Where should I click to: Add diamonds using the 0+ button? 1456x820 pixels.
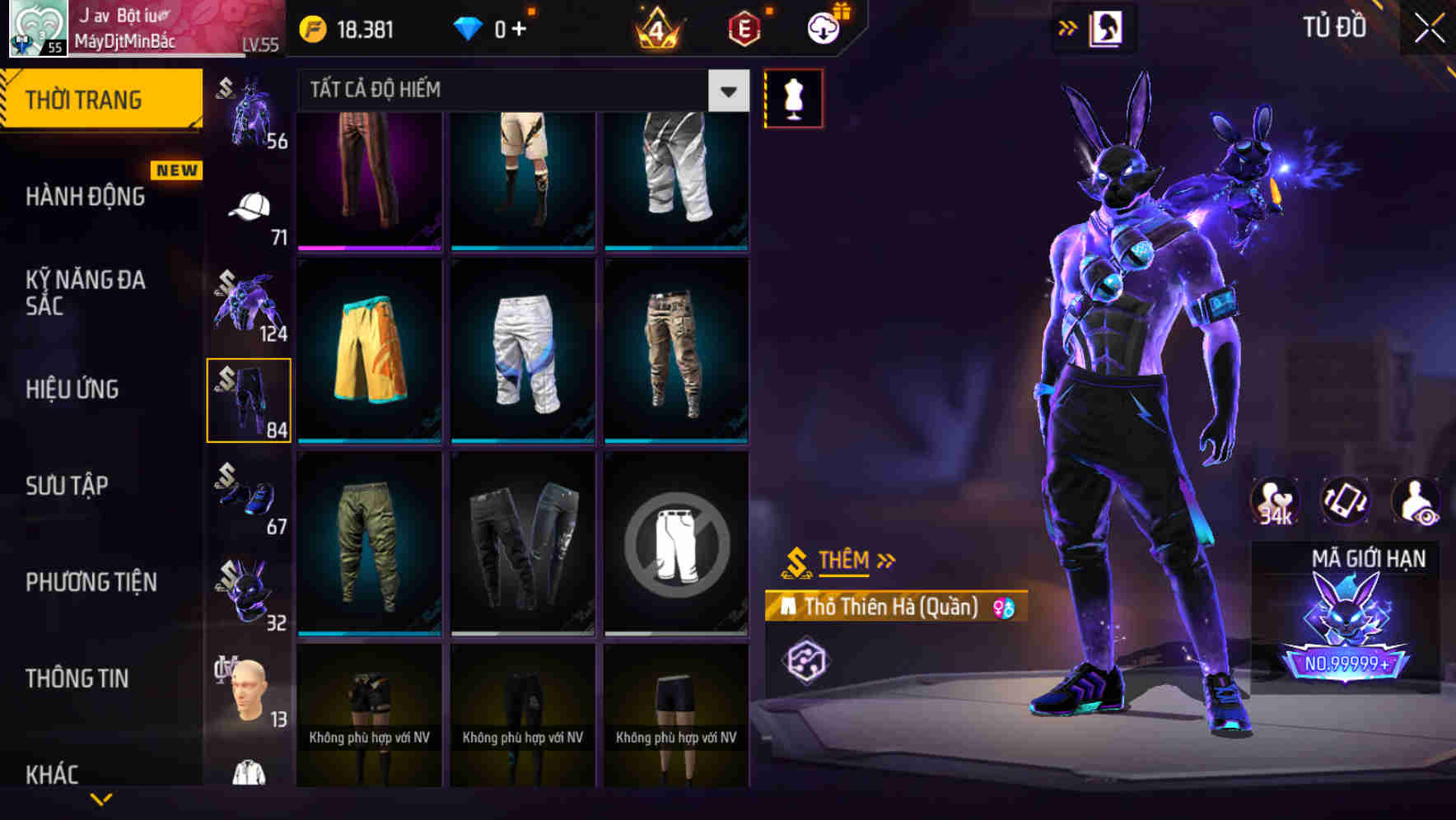tap(509, 27)
